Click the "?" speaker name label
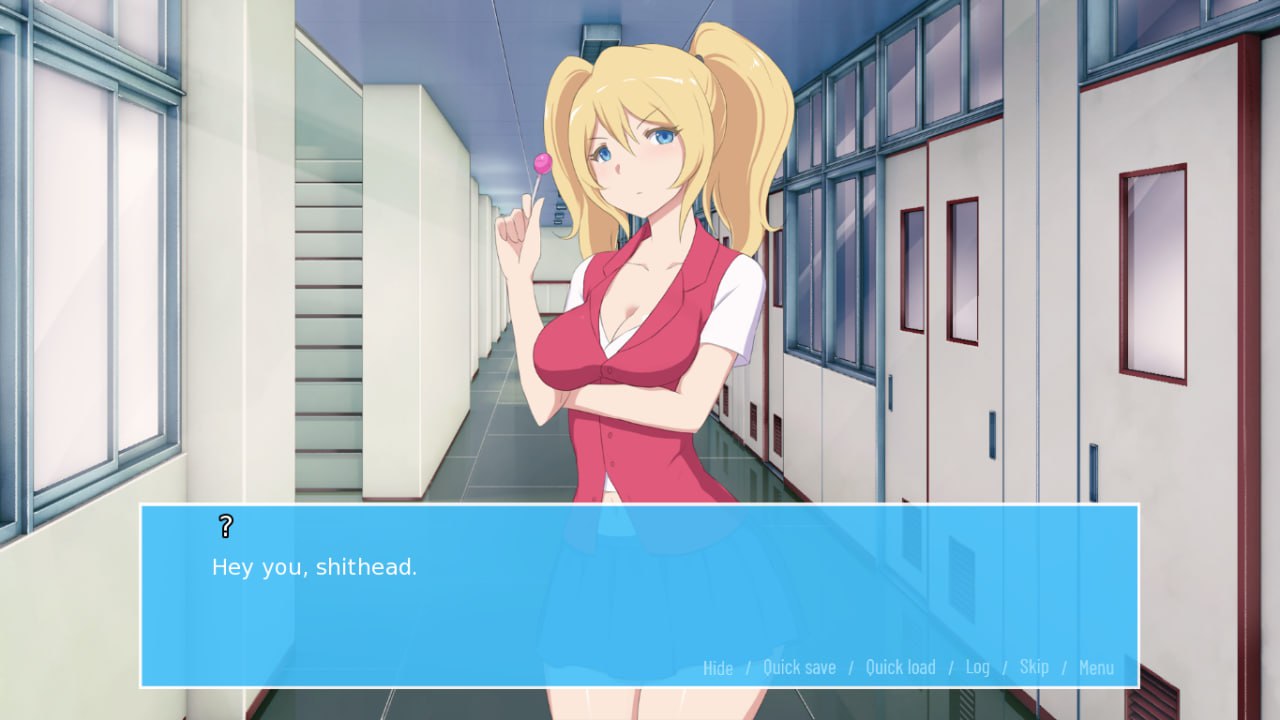The height and width of the screenshot is (720, 1280). click(x=225, y=523)
